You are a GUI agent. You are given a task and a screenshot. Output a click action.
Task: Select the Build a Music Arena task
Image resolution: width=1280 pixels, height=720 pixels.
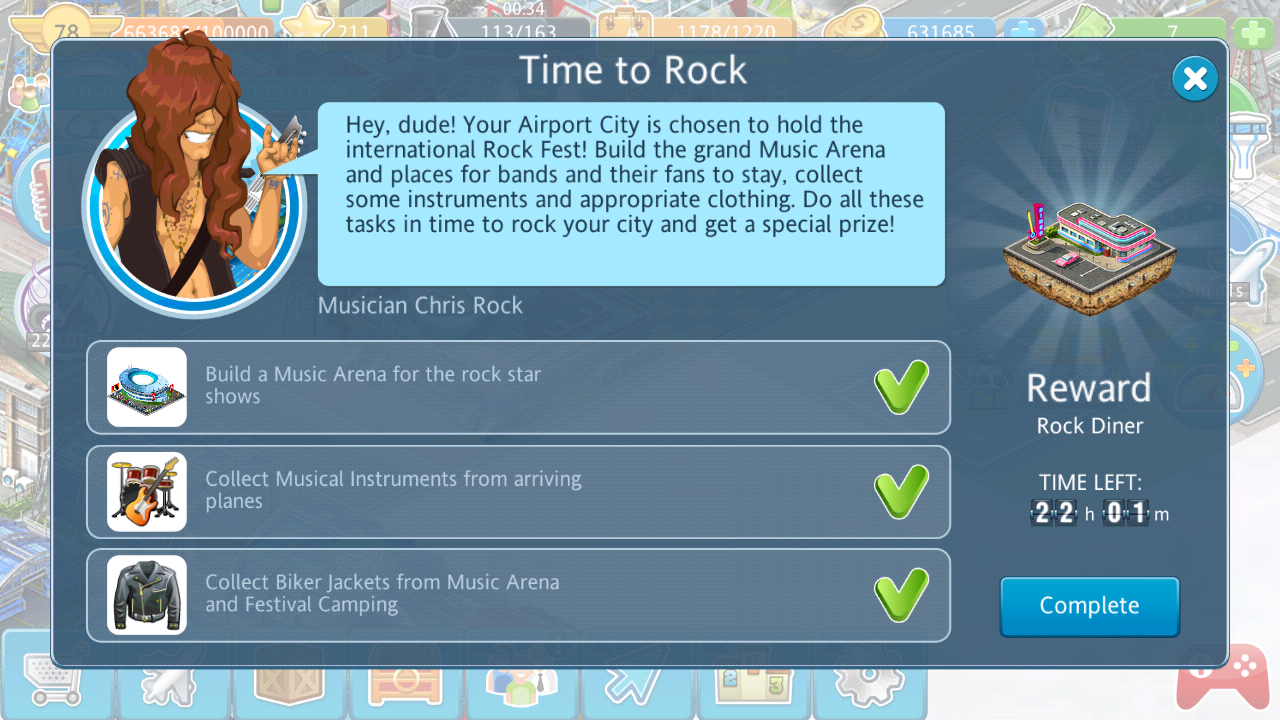click(518, 387)
